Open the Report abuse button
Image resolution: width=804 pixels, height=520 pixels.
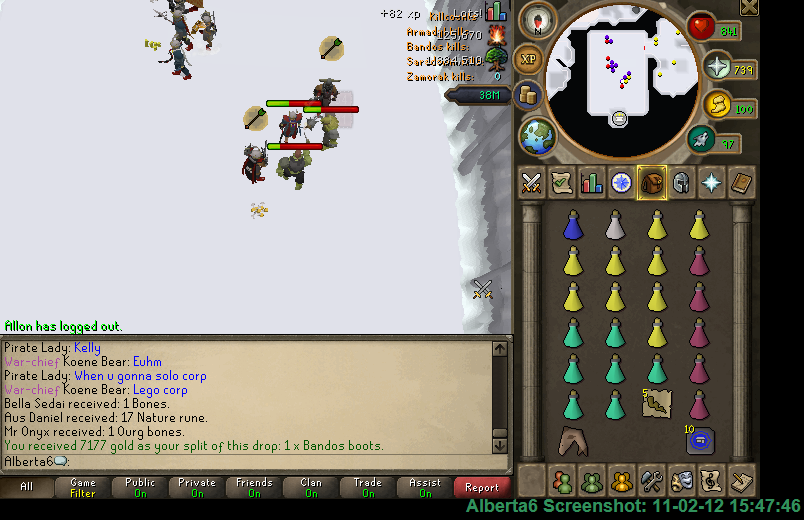(481, 487)
